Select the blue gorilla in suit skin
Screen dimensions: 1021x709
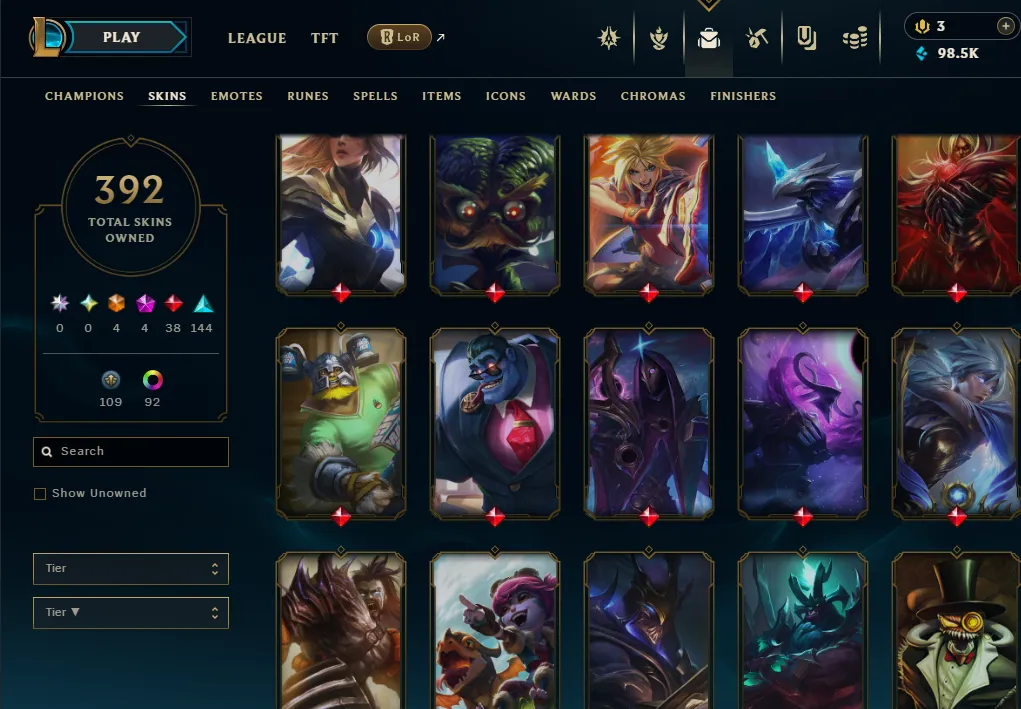pos(495,423)
